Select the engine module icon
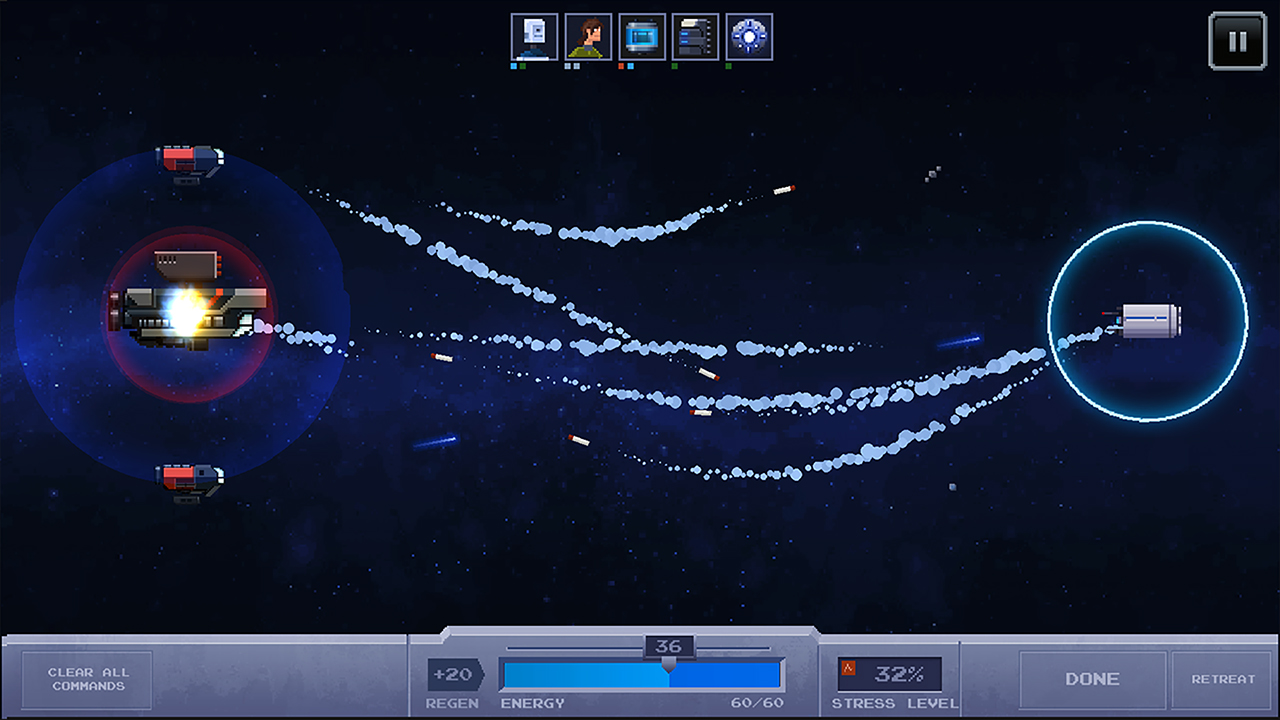The height and width of the screenshot is (720, 1280). click(643, 36)
